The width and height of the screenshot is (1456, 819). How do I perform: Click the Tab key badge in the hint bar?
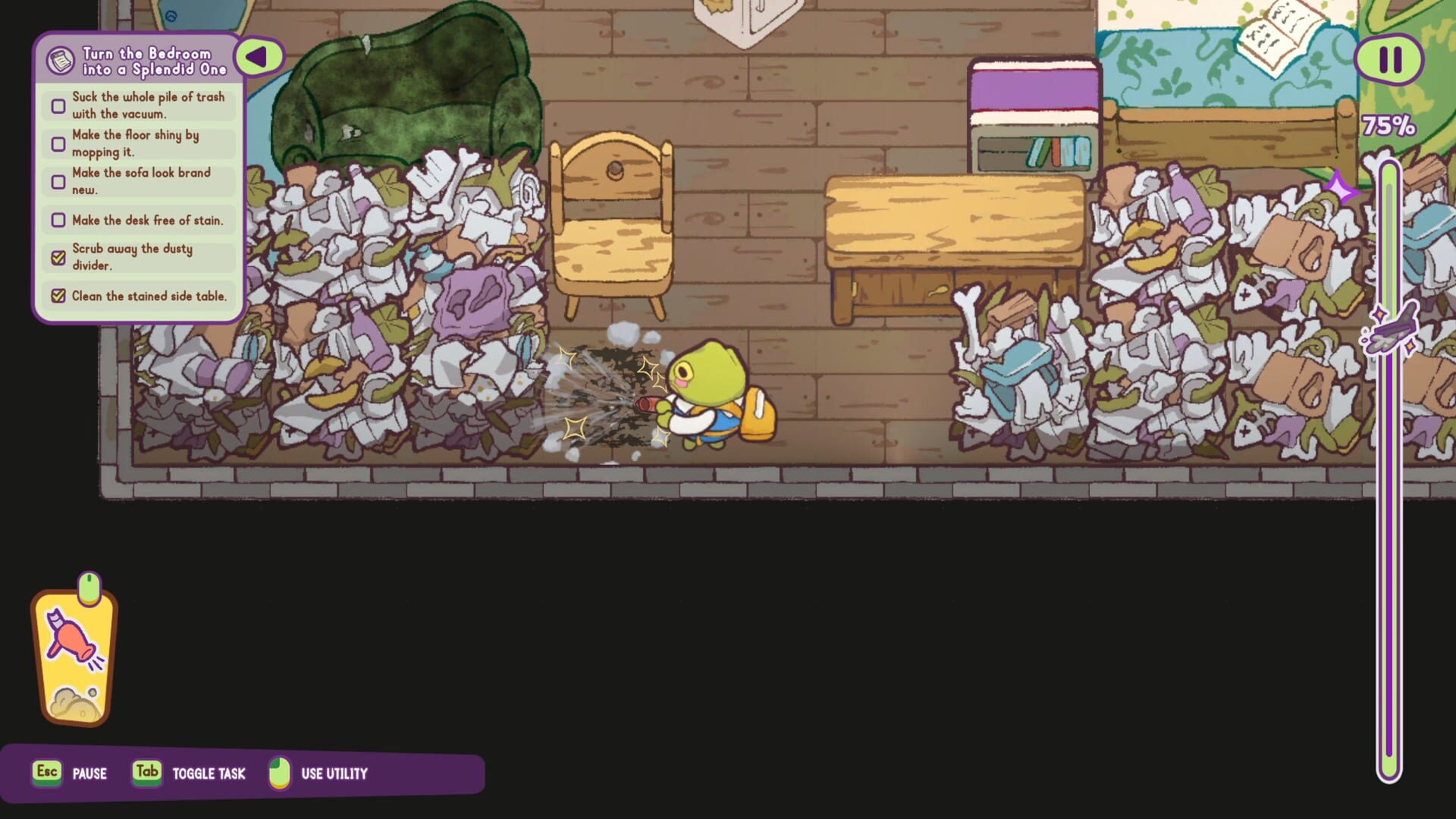pos(146,773)
